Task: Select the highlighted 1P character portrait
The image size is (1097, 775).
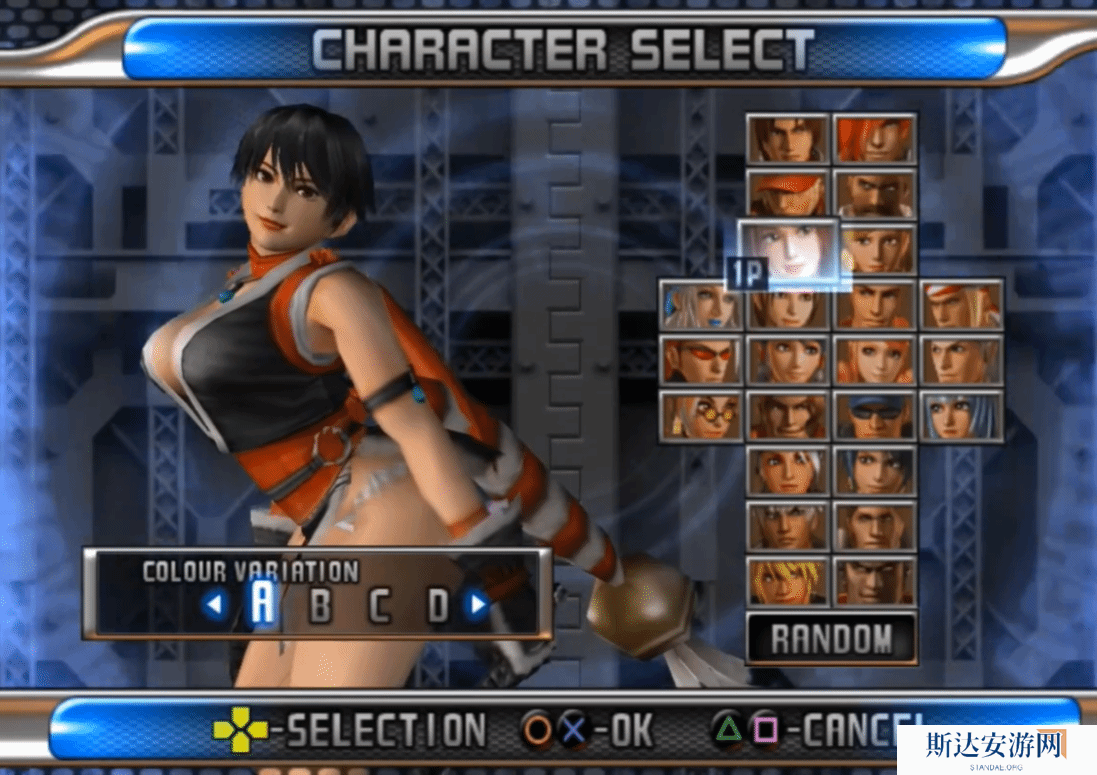Action: coord(788,250)
